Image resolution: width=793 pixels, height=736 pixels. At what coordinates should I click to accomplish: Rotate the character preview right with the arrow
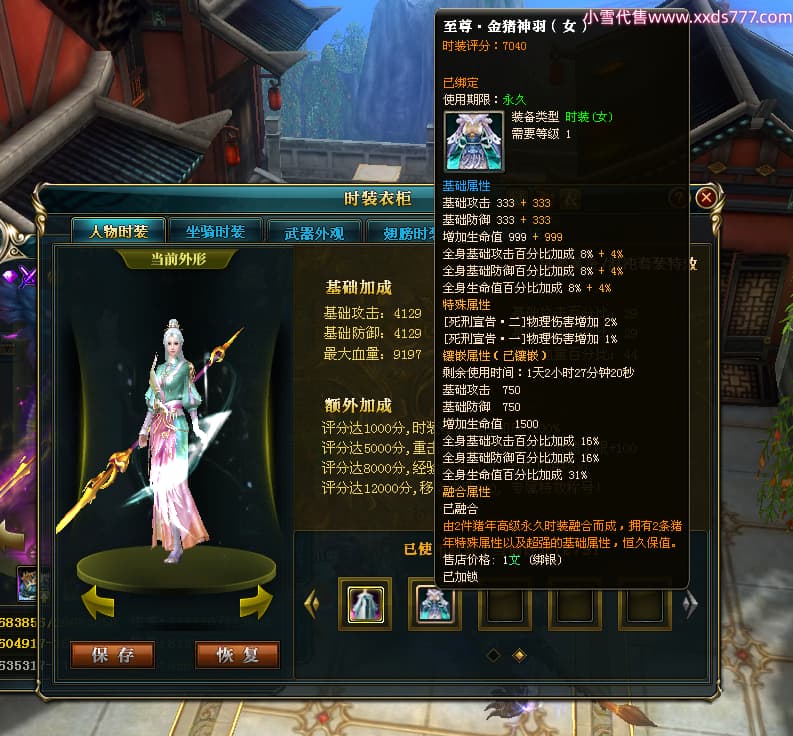(x=256, y=603)
